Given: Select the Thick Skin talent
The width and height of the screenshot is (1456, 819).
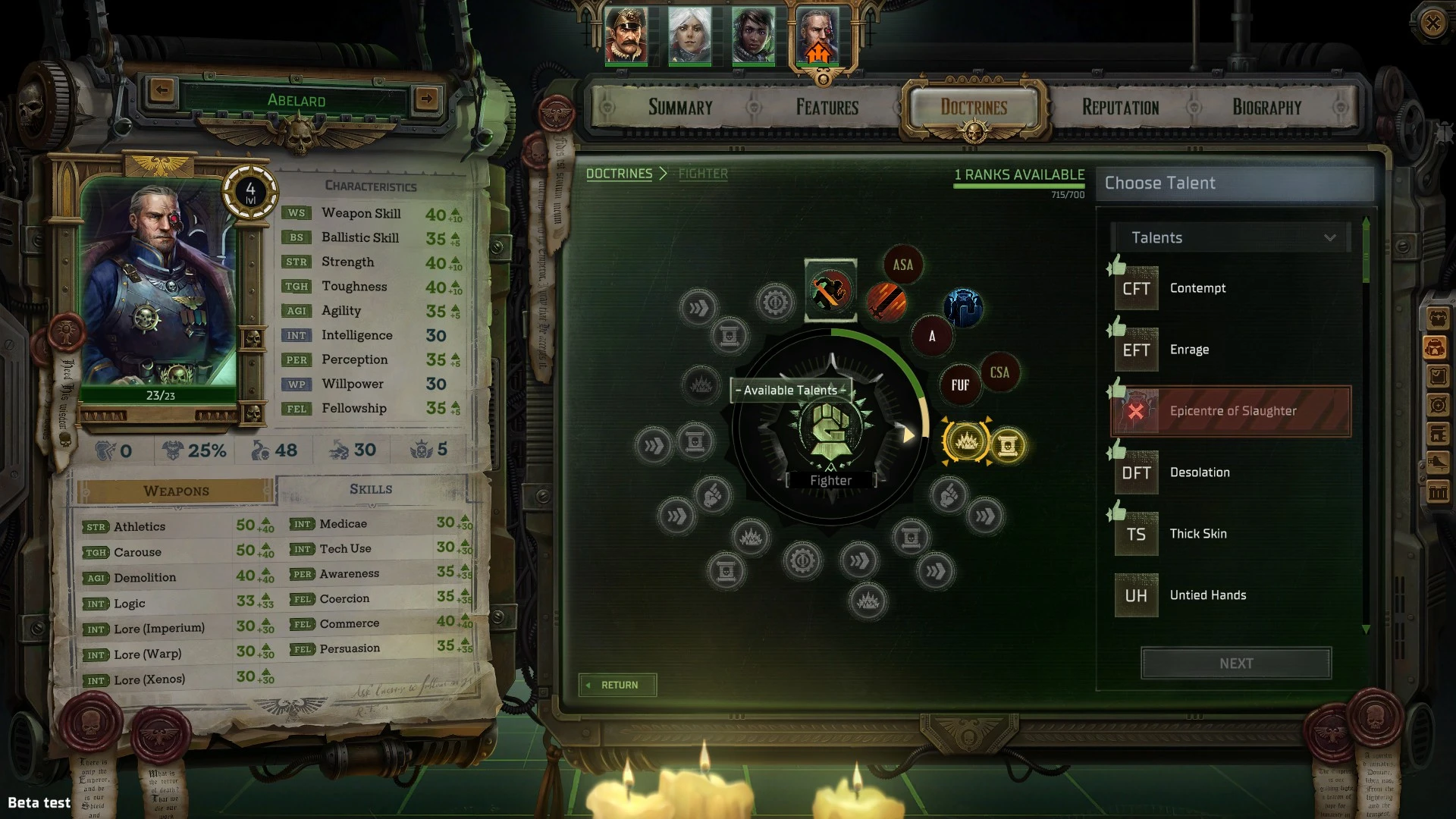Looking at the screenshot, I should tap(1197, 534).
